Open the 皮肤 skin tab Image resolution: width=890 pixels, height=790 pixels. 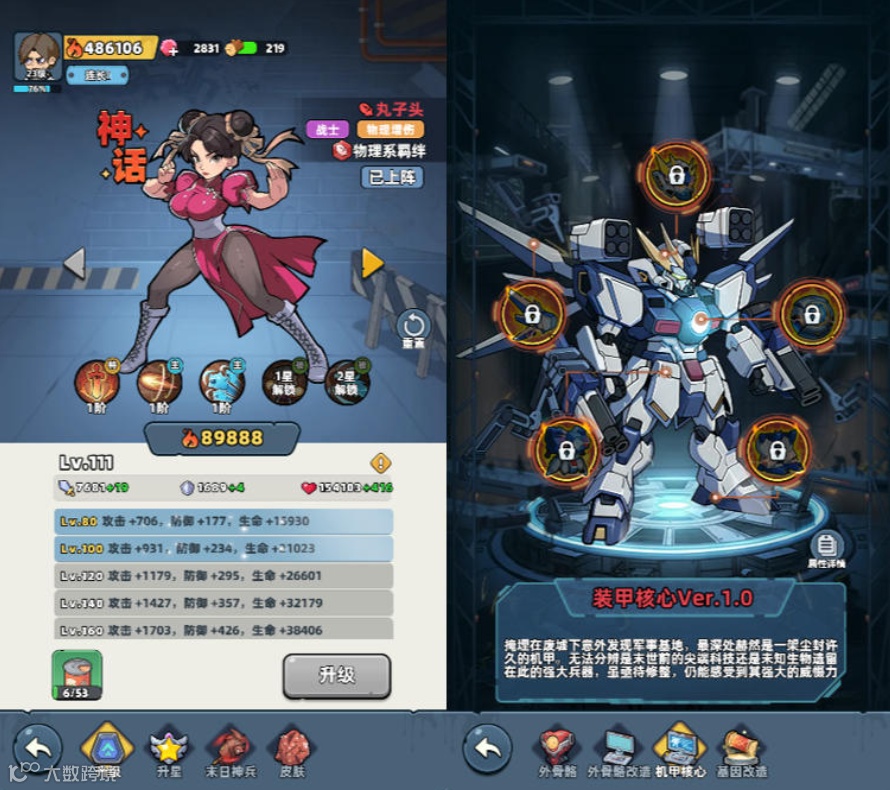click(x=292, y=750)
